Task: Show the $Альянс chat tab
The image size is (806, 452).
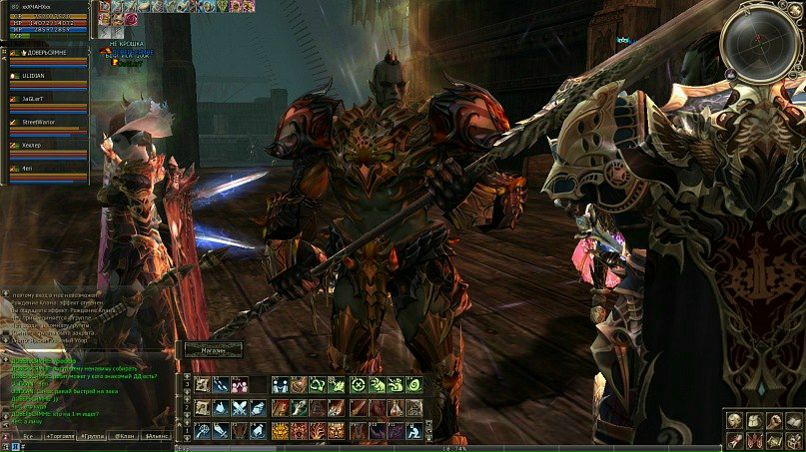Action: point(156,436)
